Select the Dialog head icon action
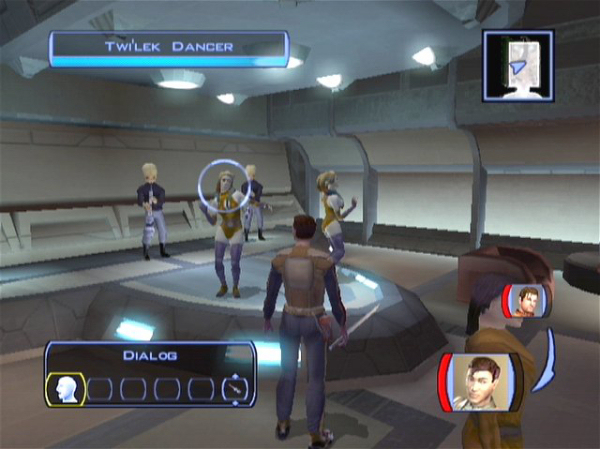Image resolution: width=600 pixels, height=449 pixels. (65, 388)
